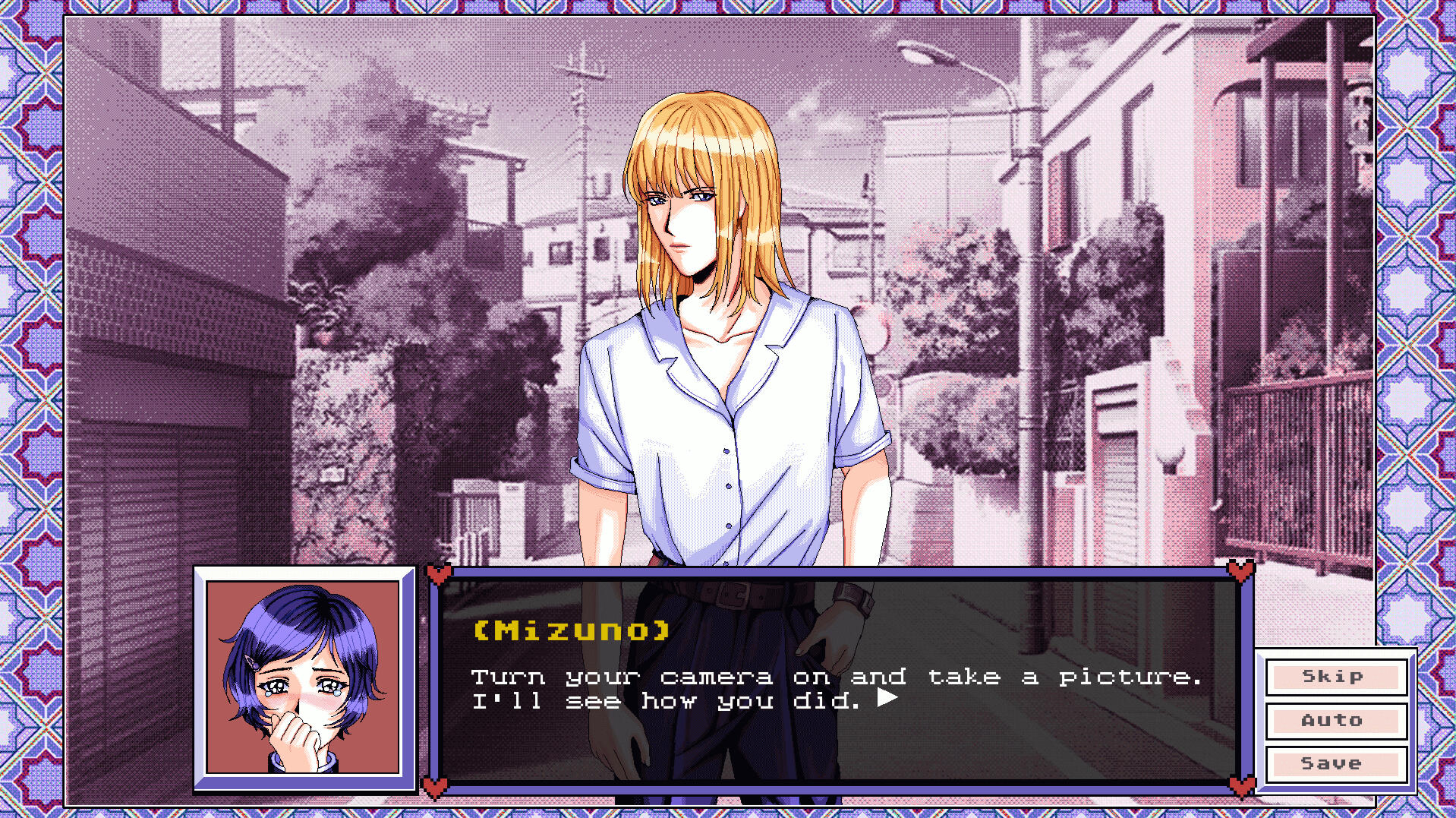Click the Skip button

click(1335, 677)
